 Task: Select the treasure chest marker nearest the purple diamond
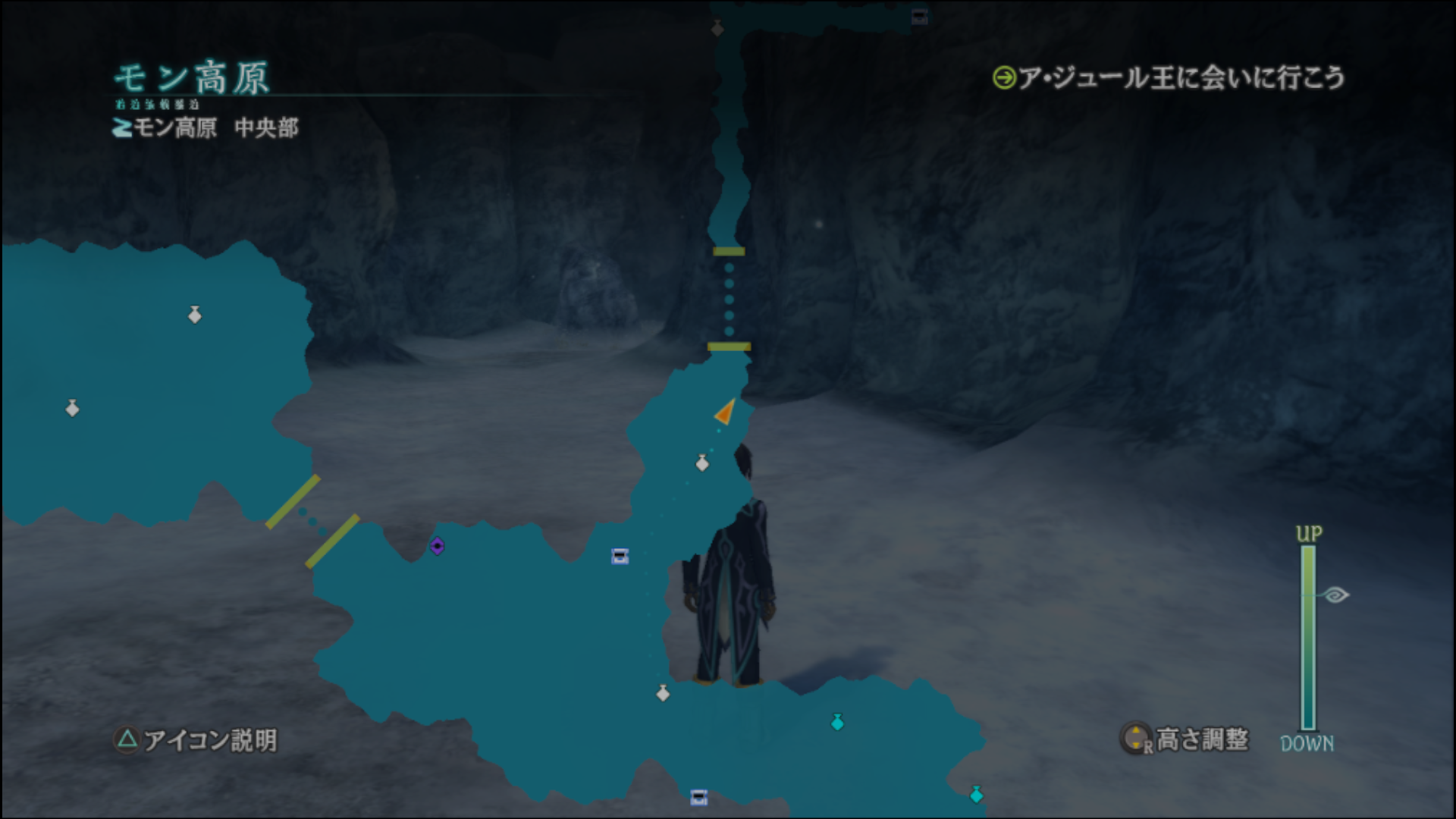(x=620, y=557)
